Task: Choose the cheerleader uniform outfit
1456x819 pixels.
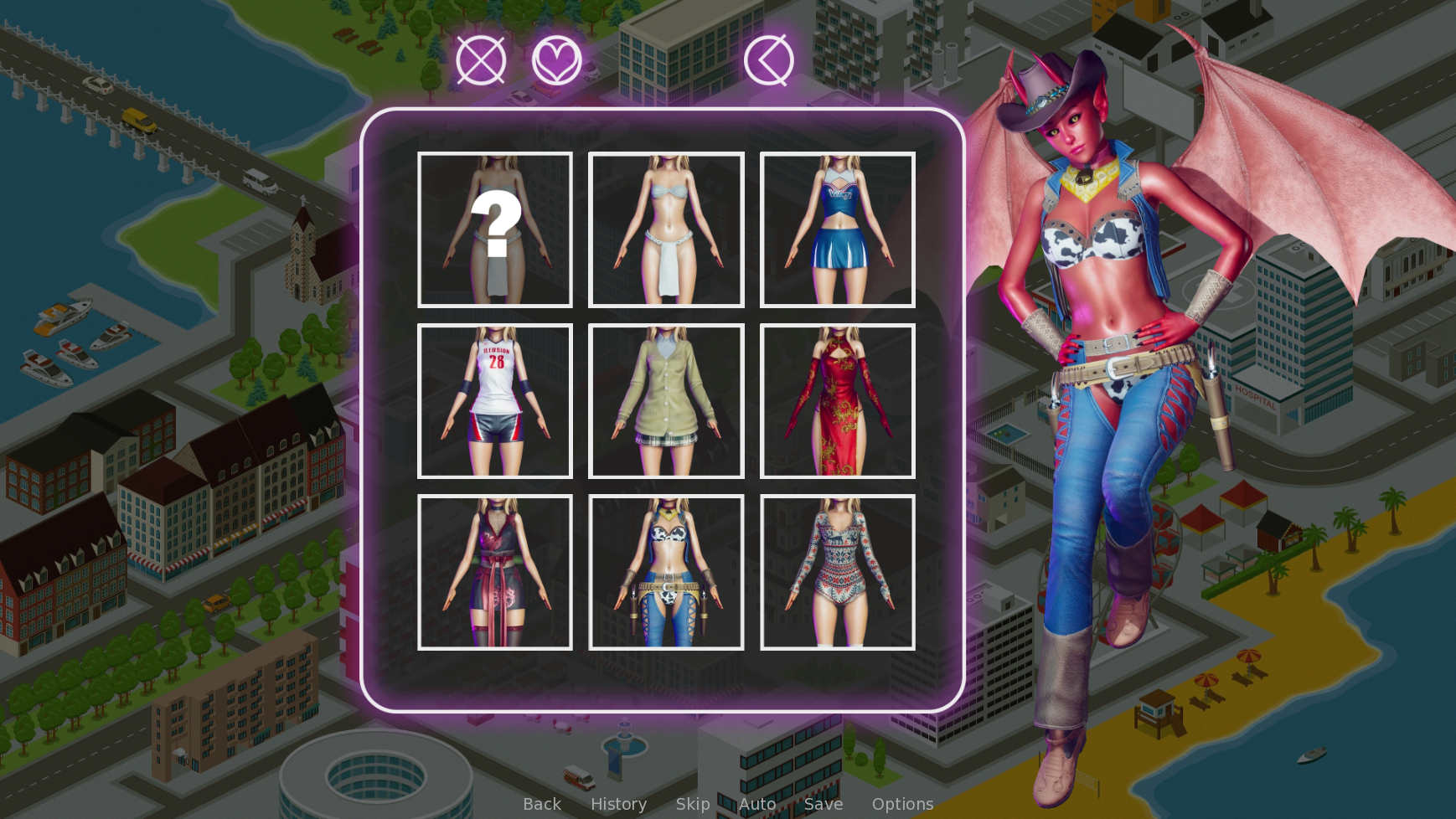Action: [836, 229]
